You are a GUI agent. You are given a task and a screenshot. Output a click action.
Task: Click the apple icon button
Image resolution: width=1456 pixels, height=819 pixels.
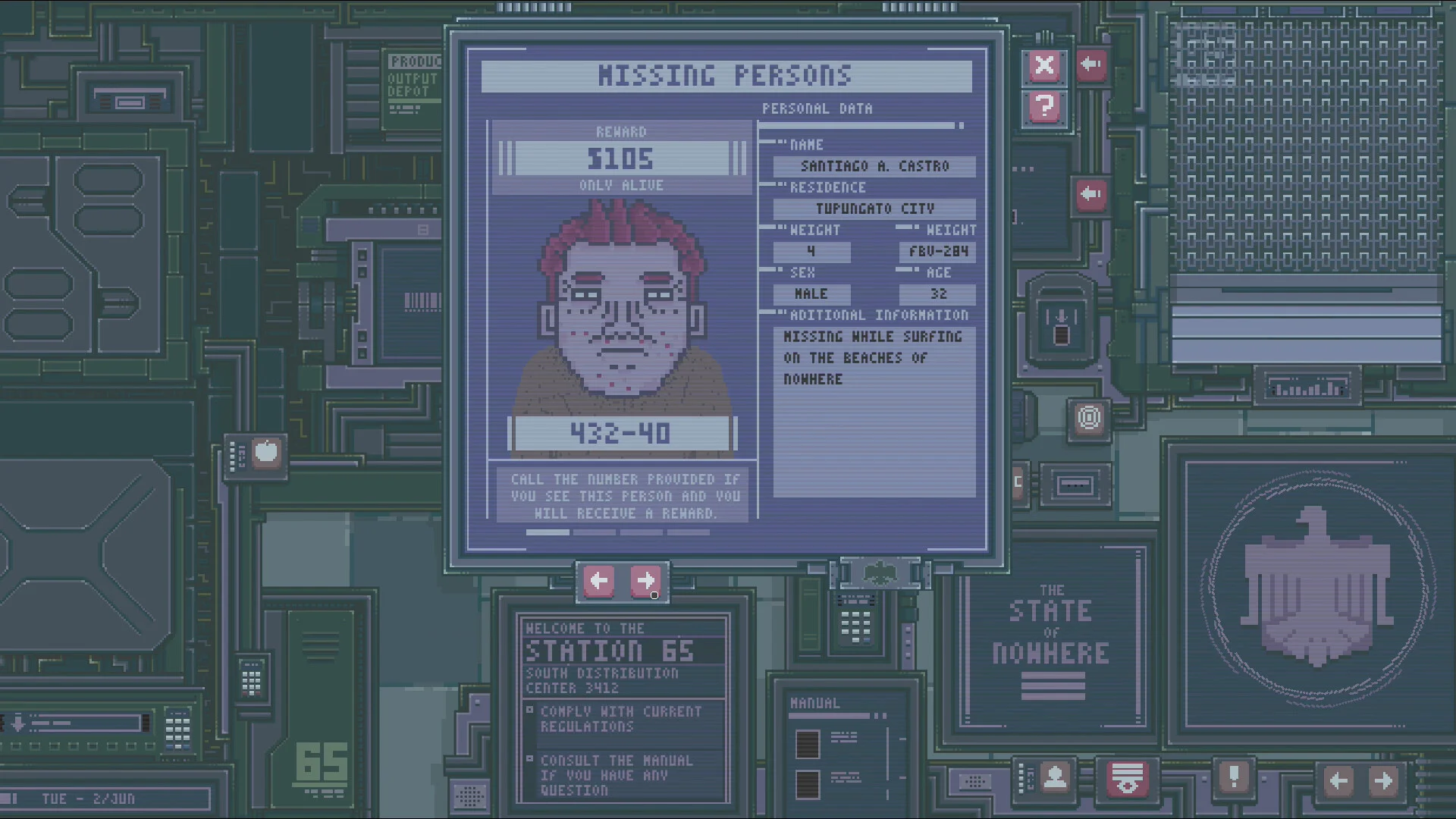pyautogui.click(x=265, y=453)
